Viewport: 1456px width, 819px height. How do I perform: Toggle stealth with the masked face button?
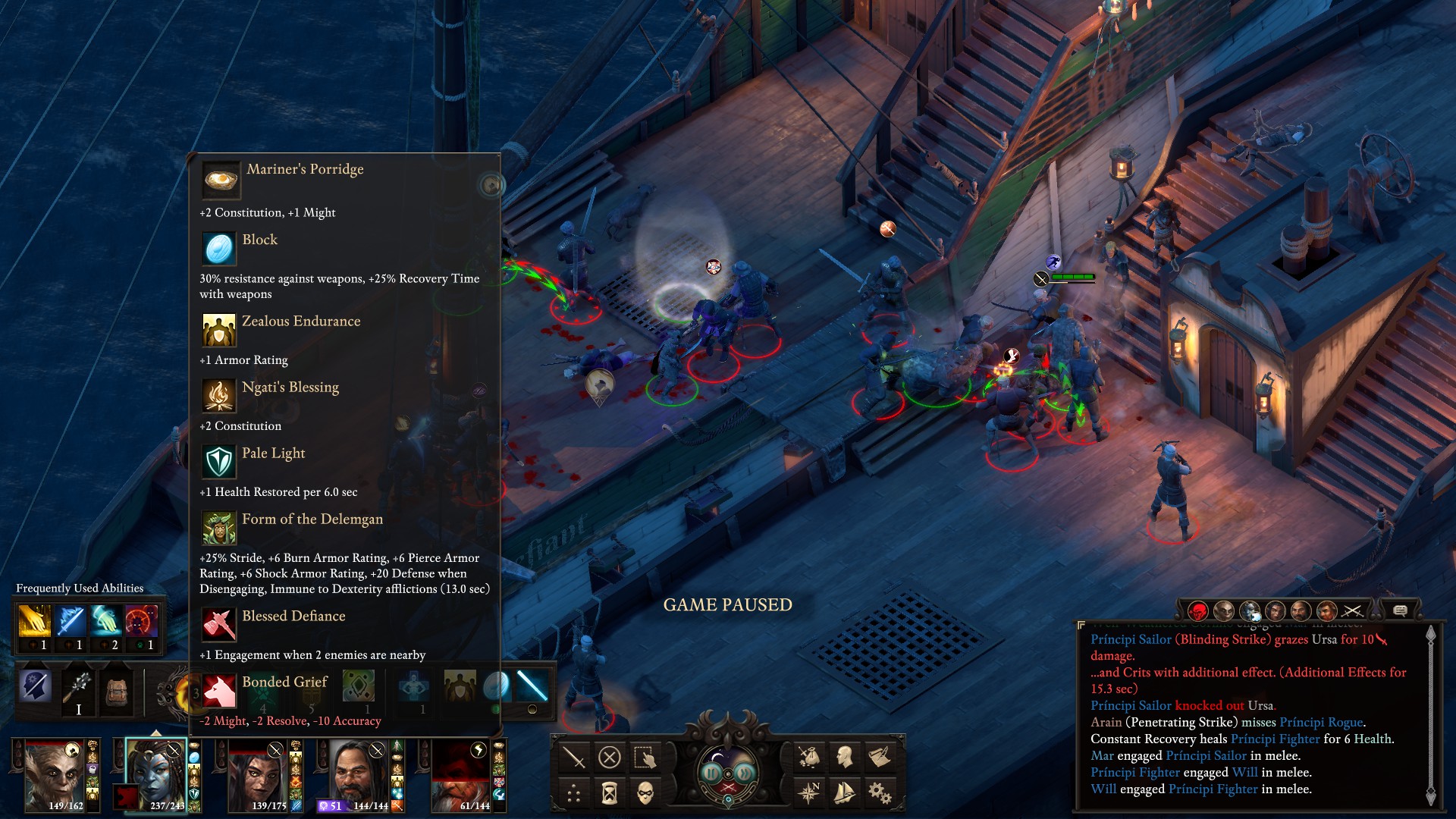point(645,794)
